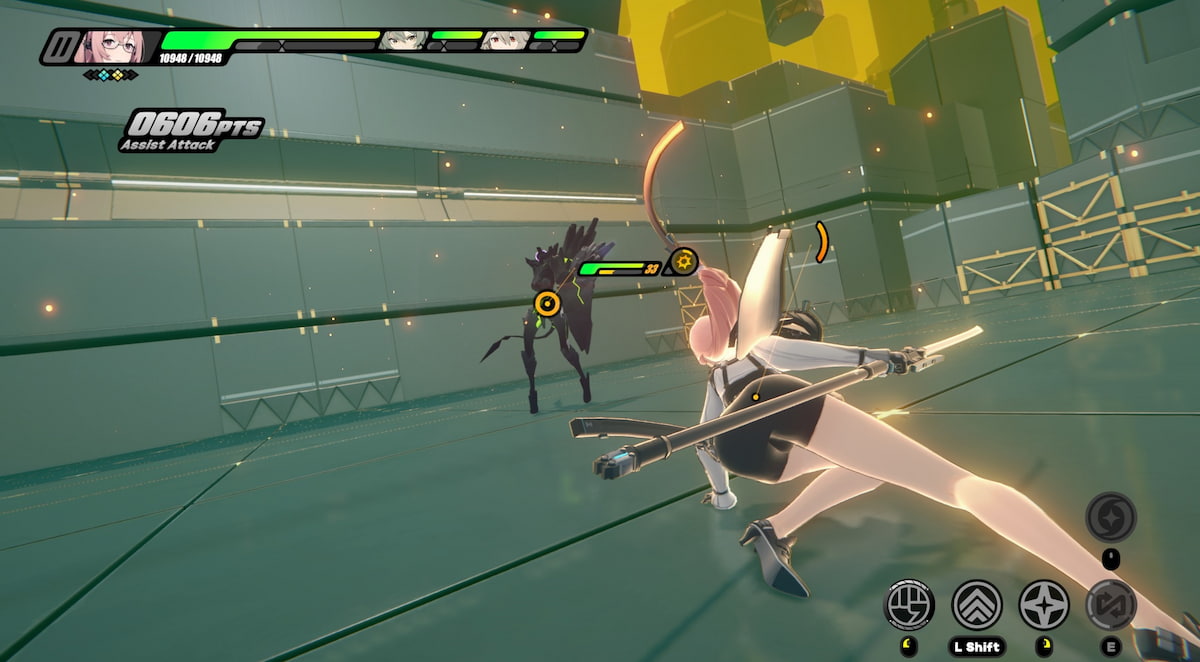The width and height of the screenshot is (1200, 662).
Task: Tap the character swap arrows icon
Action: tap(1111, 605)
